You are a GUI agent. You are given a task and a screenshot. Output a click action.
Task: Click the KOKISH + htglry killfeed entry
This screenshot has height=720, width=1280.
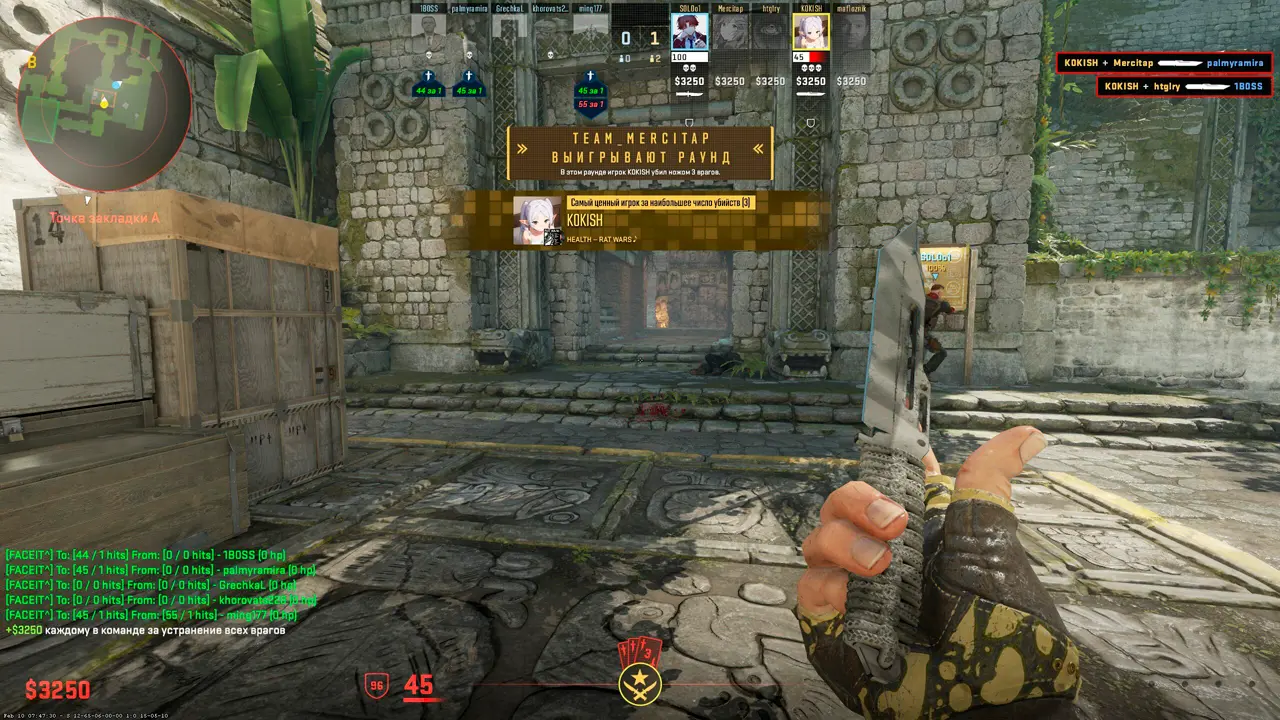[1184, 87]
